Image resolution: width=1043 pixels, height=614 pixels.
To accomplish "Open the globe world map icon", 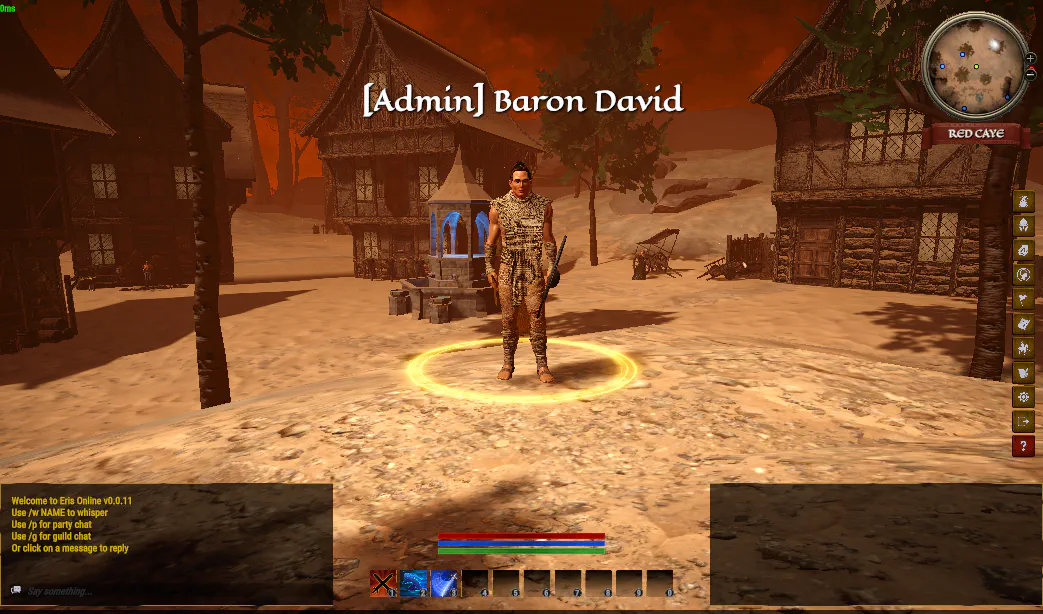I will pos(1023,275).
